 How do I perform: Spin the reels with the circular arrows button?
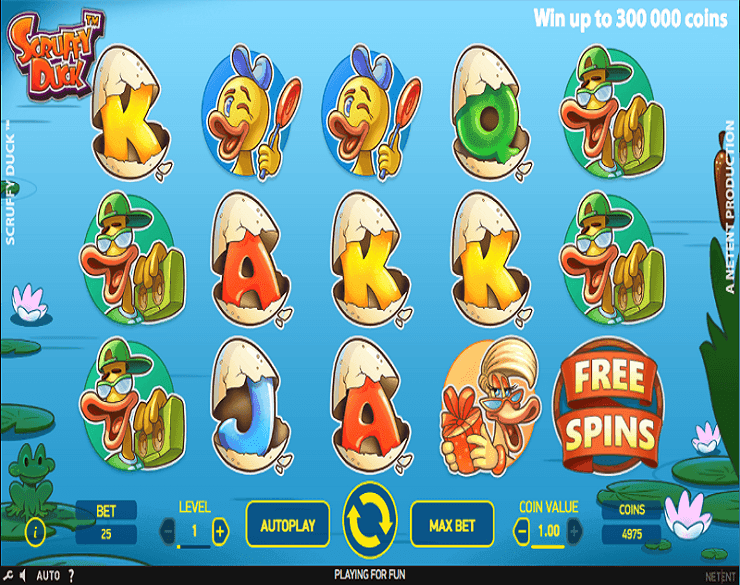370,523
